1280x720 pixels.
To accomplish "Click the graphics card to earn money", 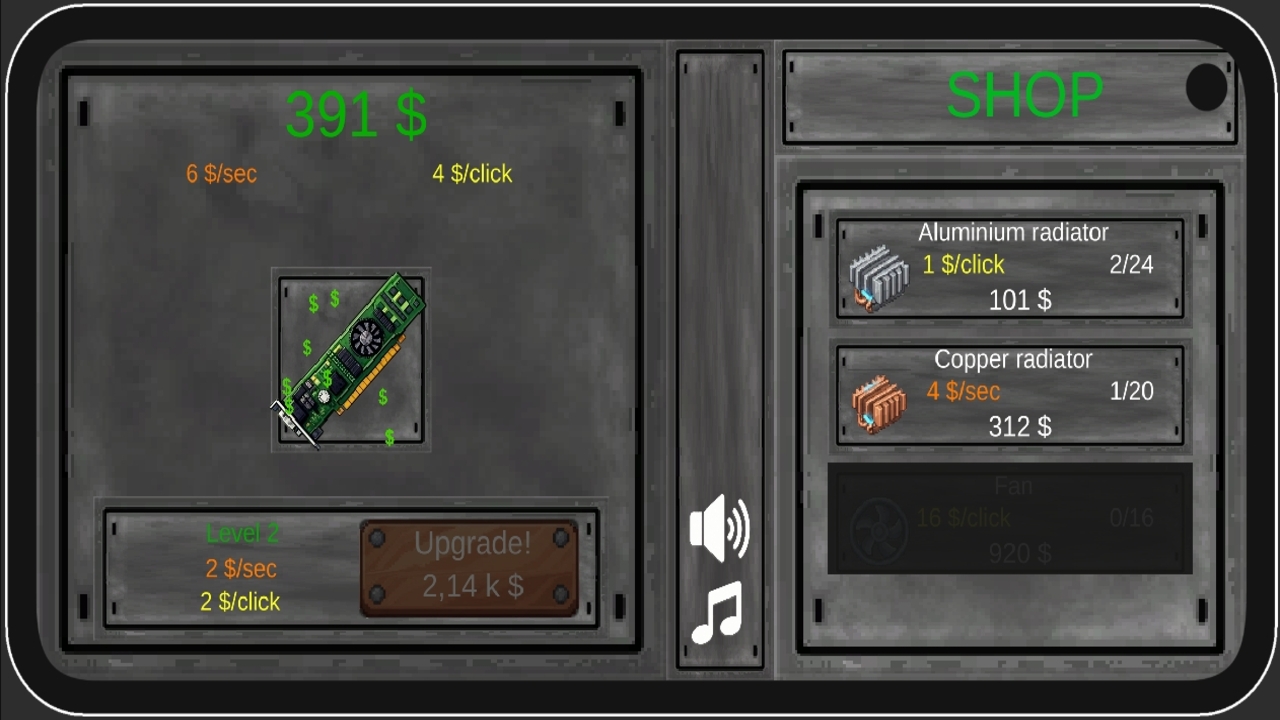I will (x=352, y=360).
